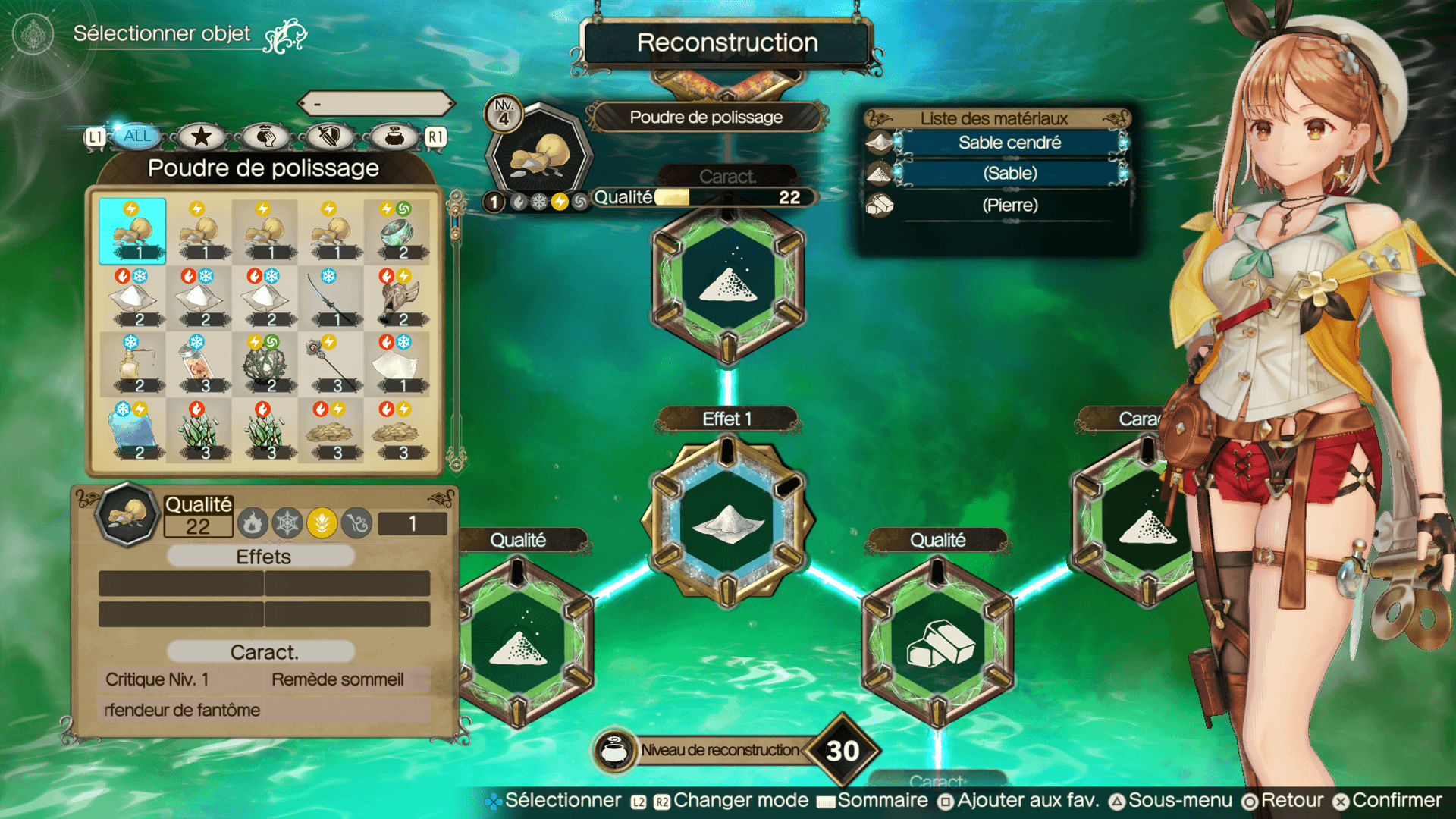This screenshot has height=819, width=1456.
Task: Open the cauldron category tab
Action: click(394, 136)
